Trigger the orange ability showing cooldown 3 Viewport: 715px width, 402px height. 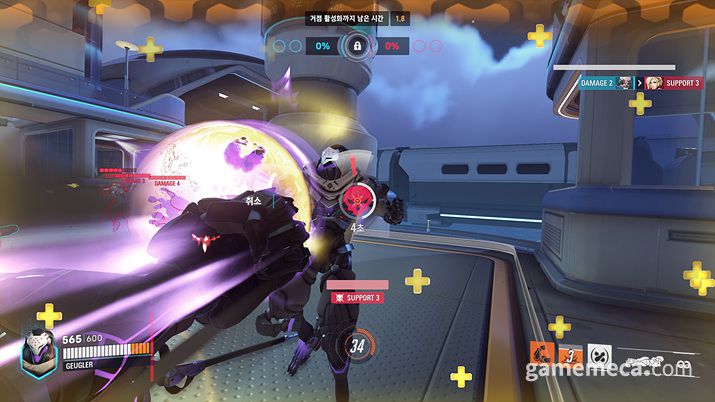point(570,355)
